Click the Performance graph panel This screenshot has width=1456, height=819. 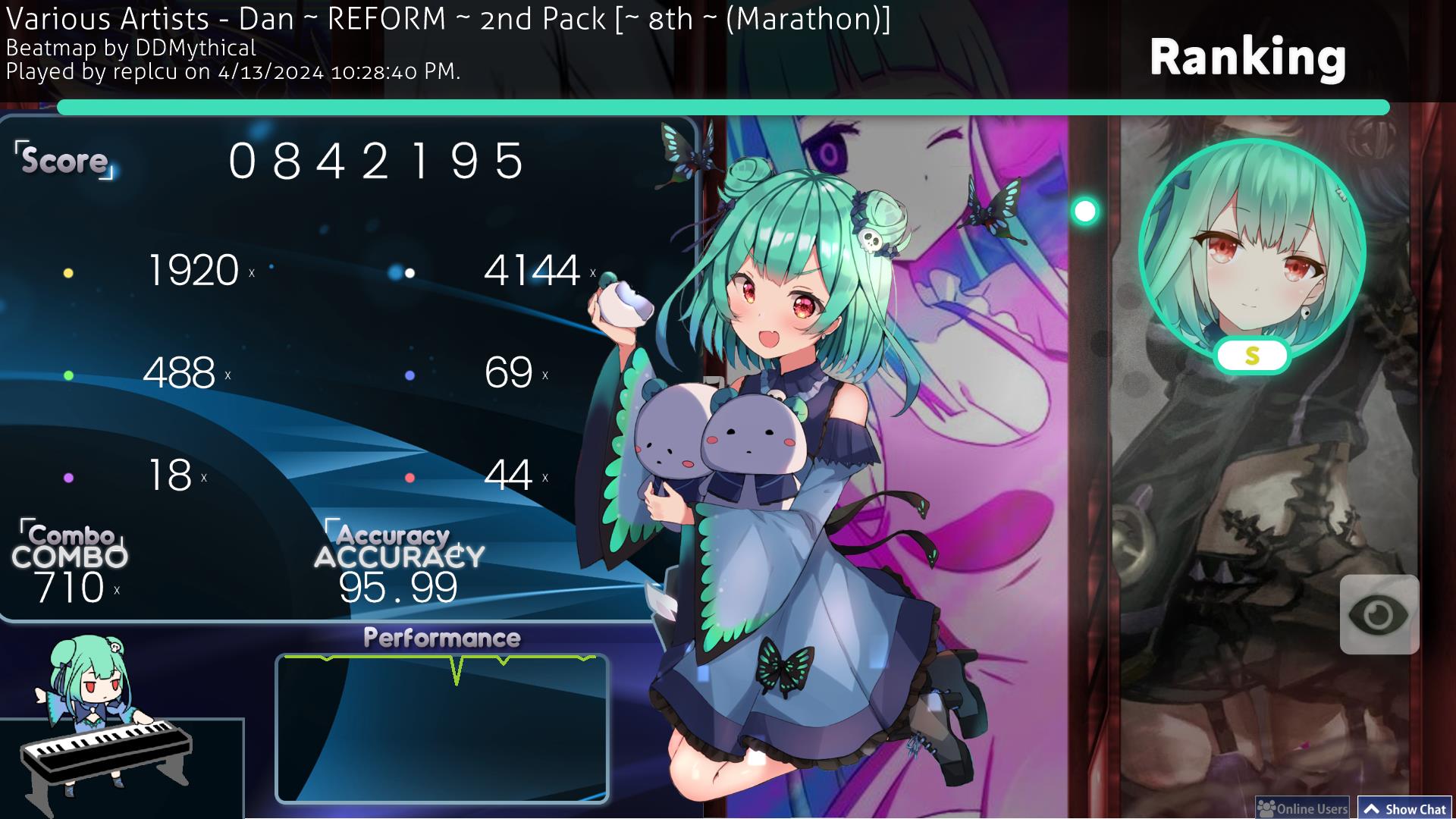click(x=441, y=728)
